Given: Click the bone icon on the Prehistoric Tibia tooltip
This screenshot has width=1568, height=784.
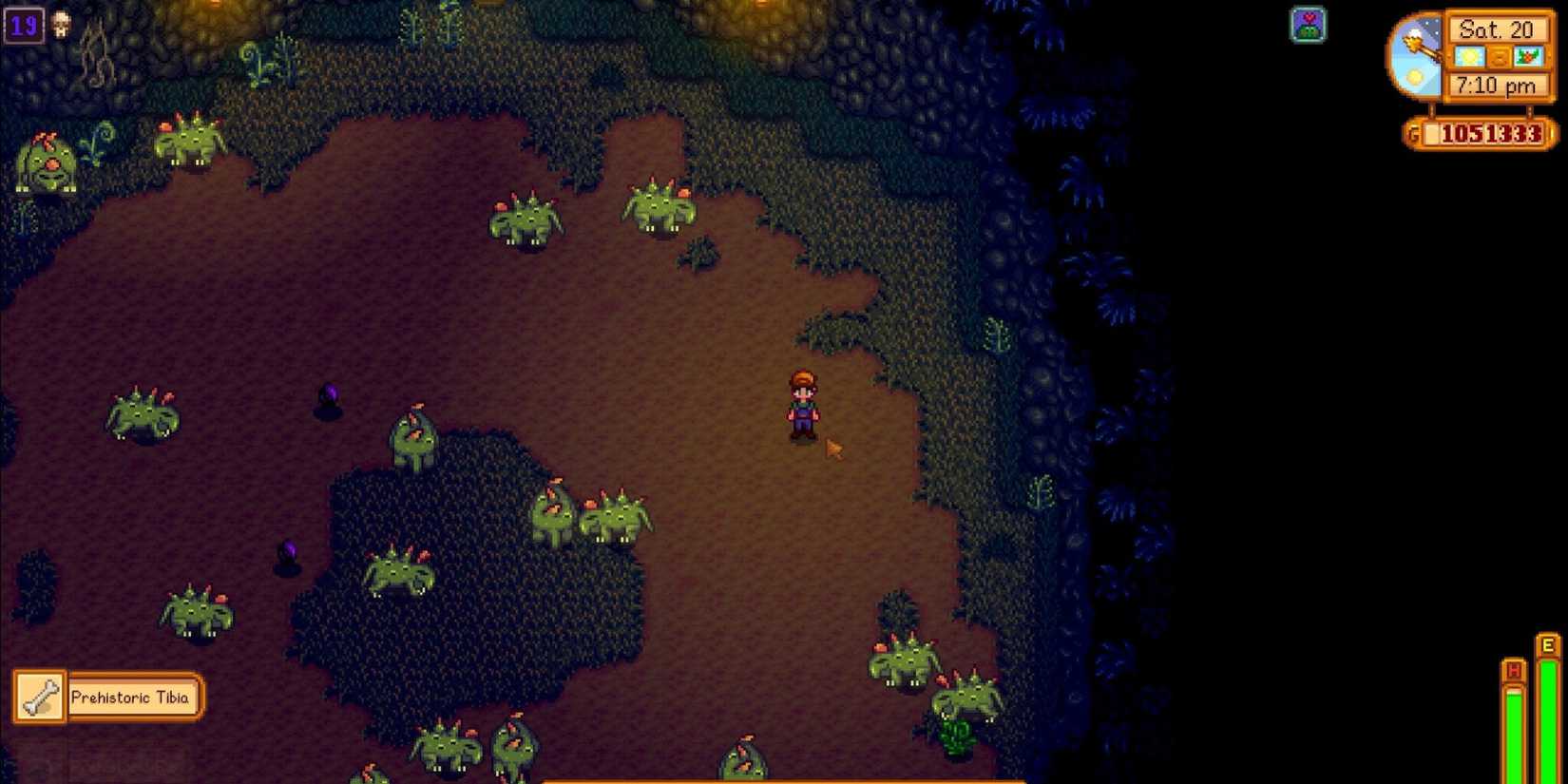Looking at the screenshot, I should (x=38, y=697).
